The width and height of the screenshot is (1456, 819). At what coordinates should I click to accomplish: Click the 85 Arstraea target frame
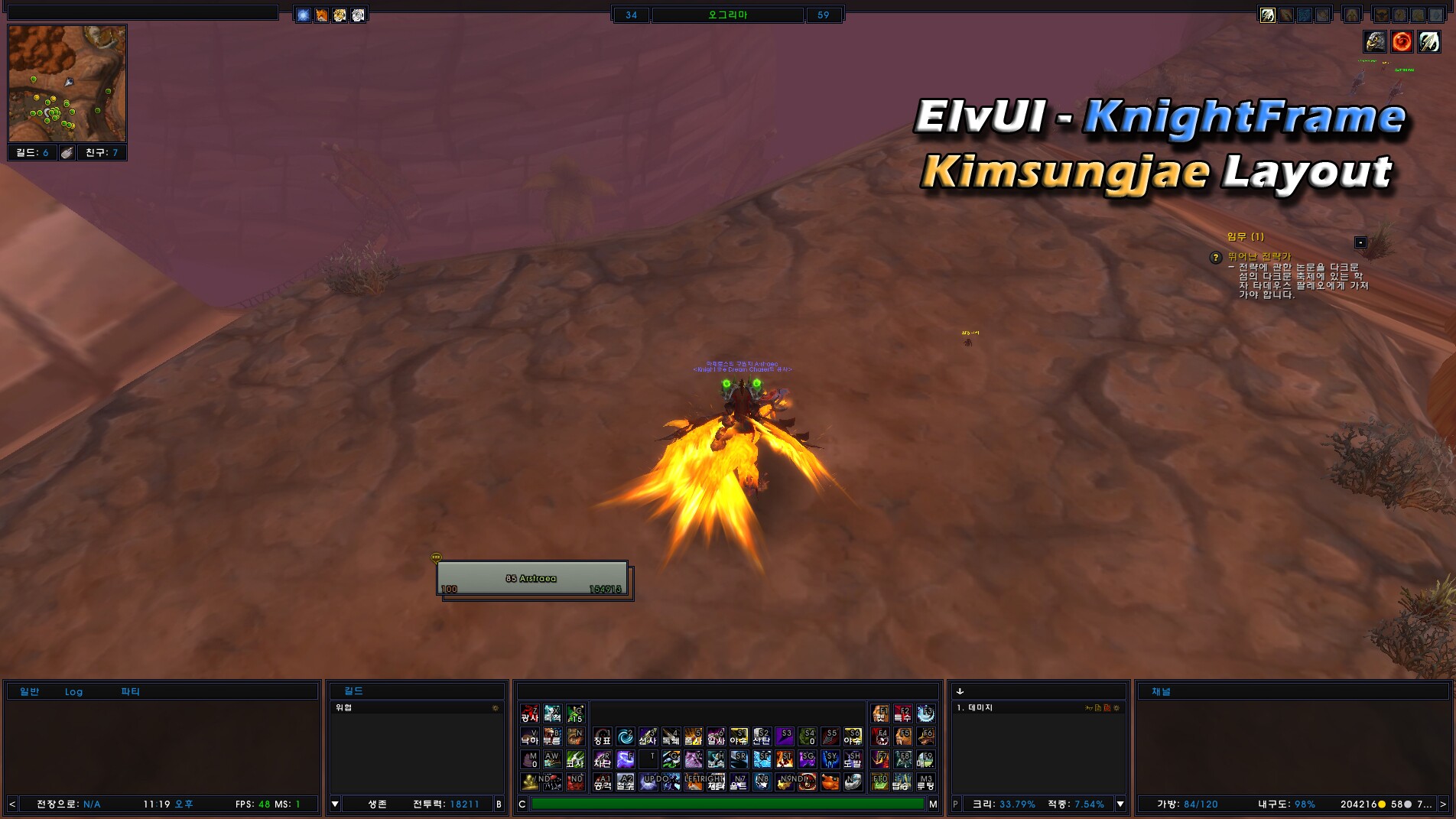tap(533, 578)
